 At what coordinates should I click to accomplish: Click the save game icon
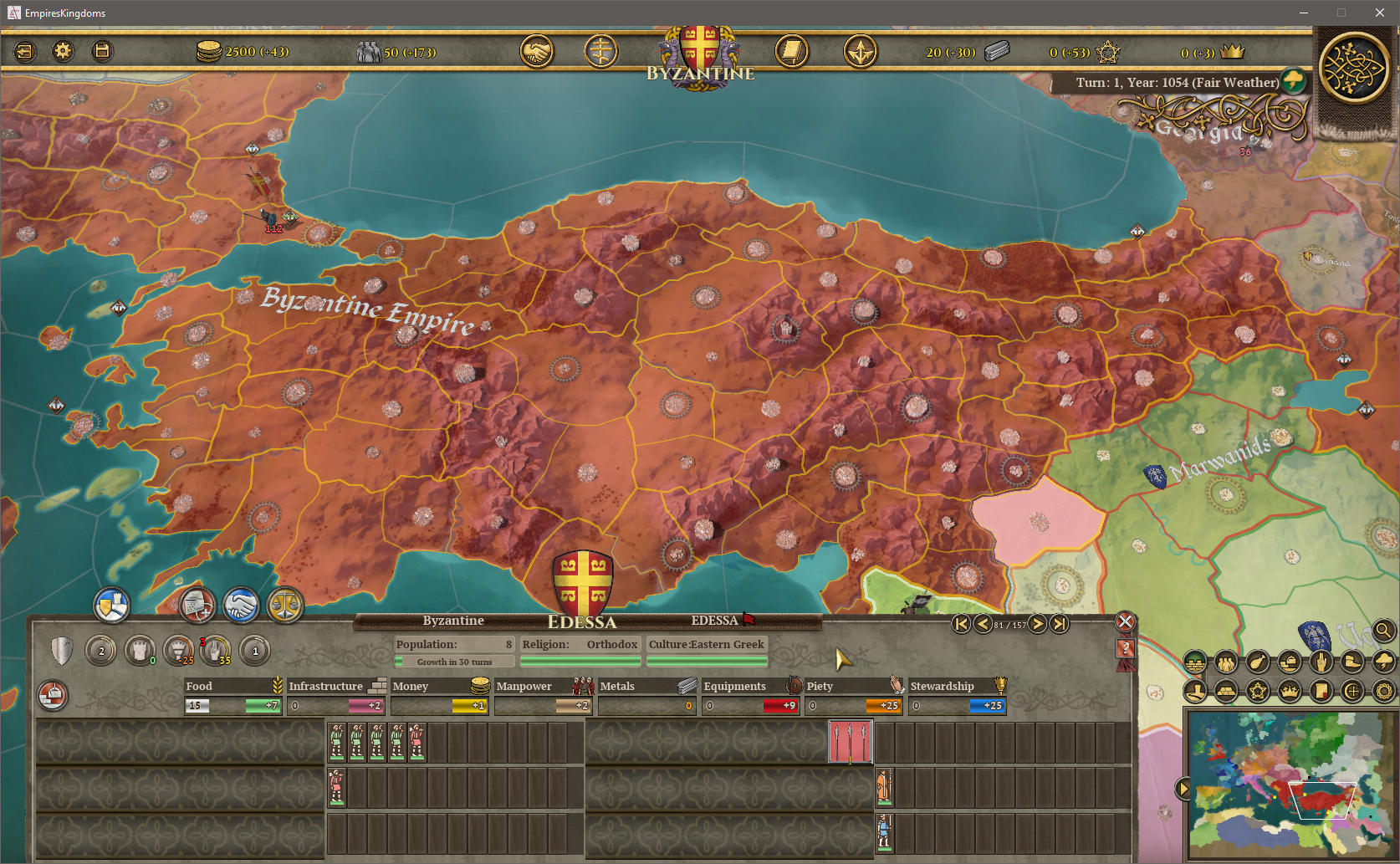tap(101, 51)
